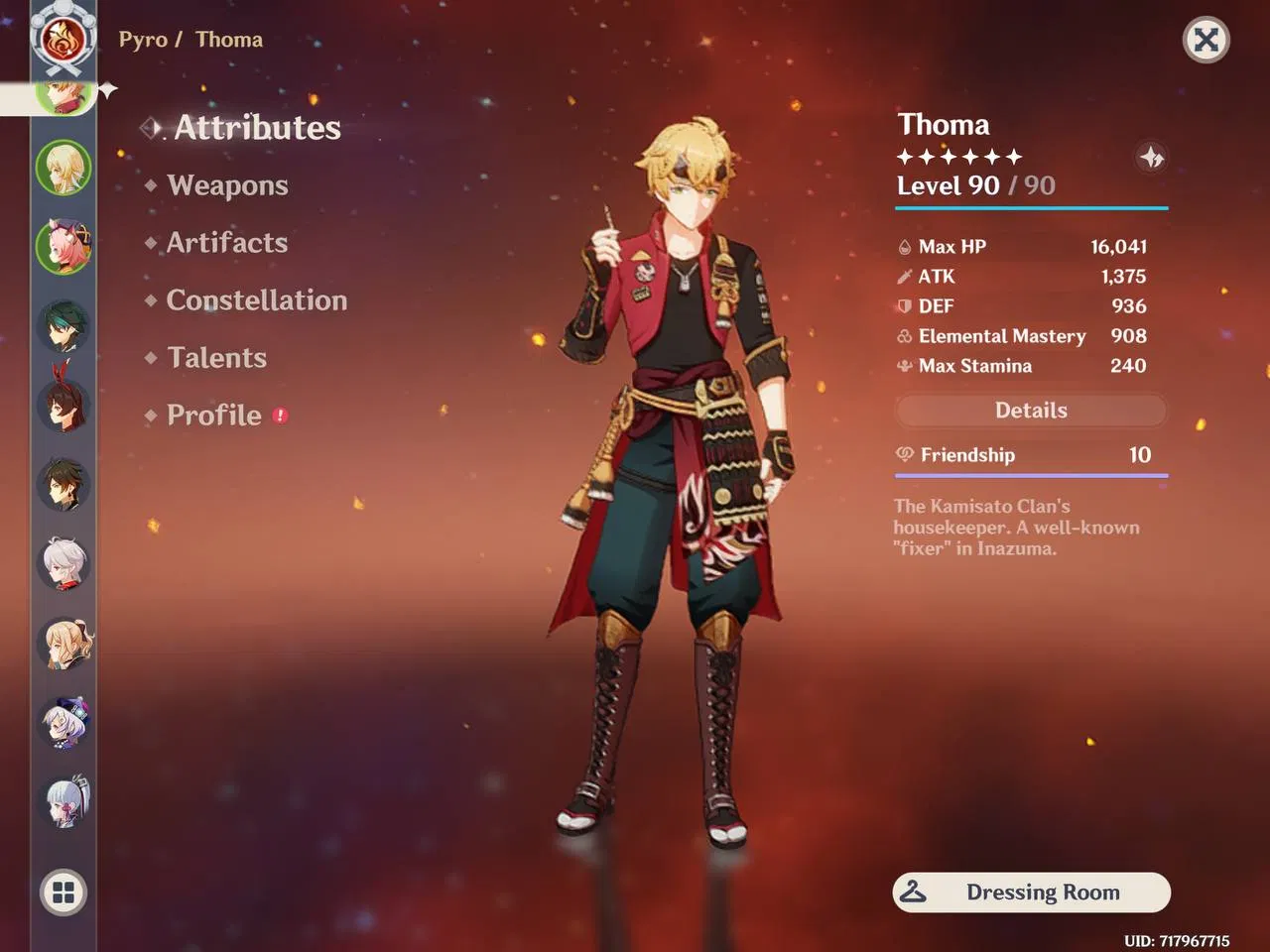Select Kazuha's character portrait

[x=63, y=563]
